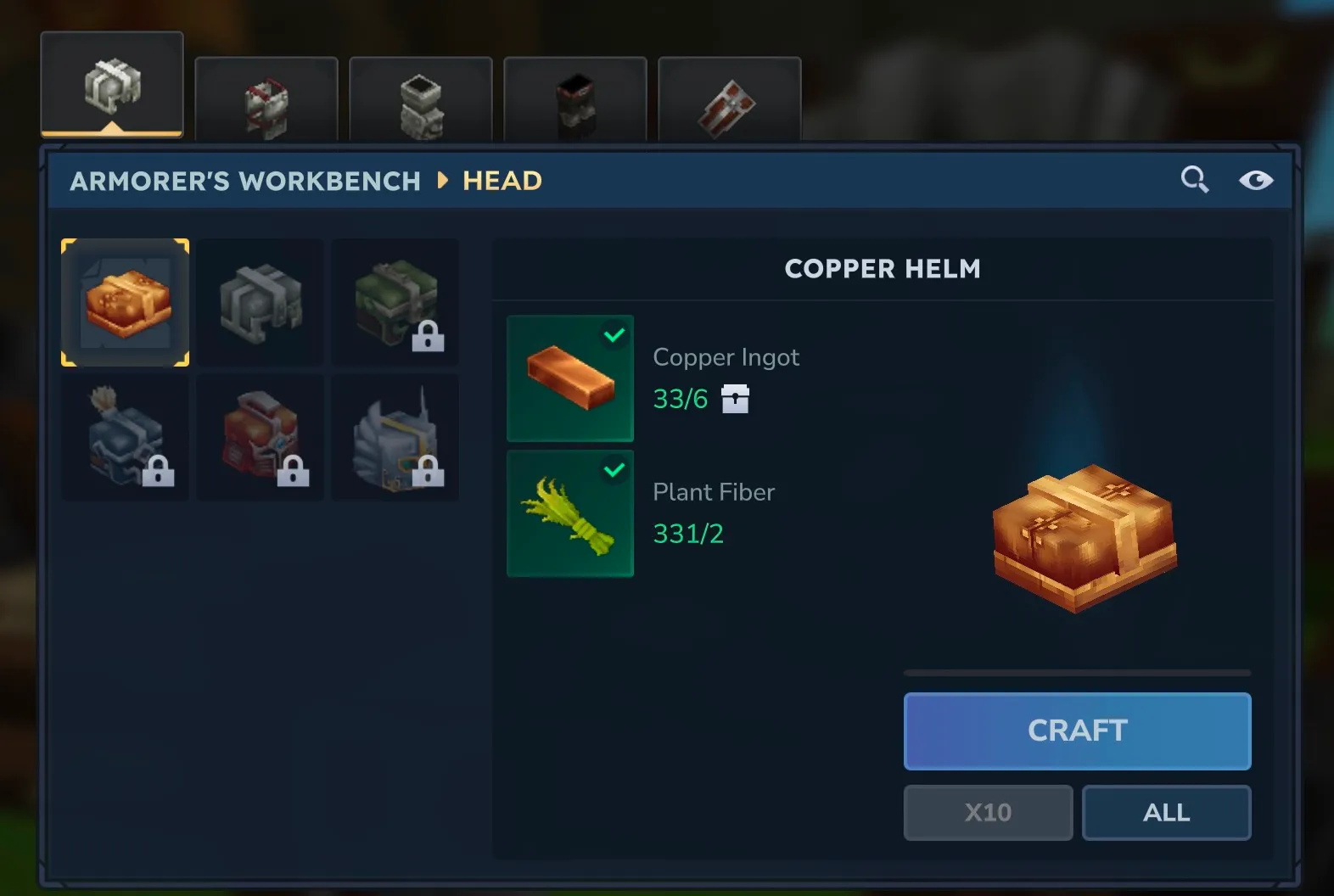The image size is (1334, 896).
Task: Switch to the Head armor tab
Action: tap(112, 86)
